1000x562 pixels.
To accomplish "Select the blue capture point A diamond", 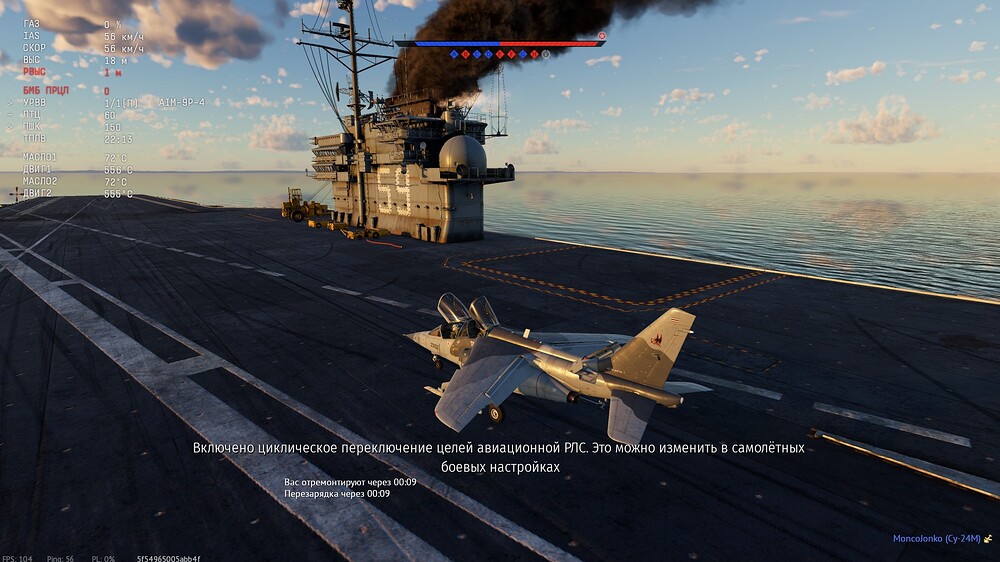I will [454, 54].
